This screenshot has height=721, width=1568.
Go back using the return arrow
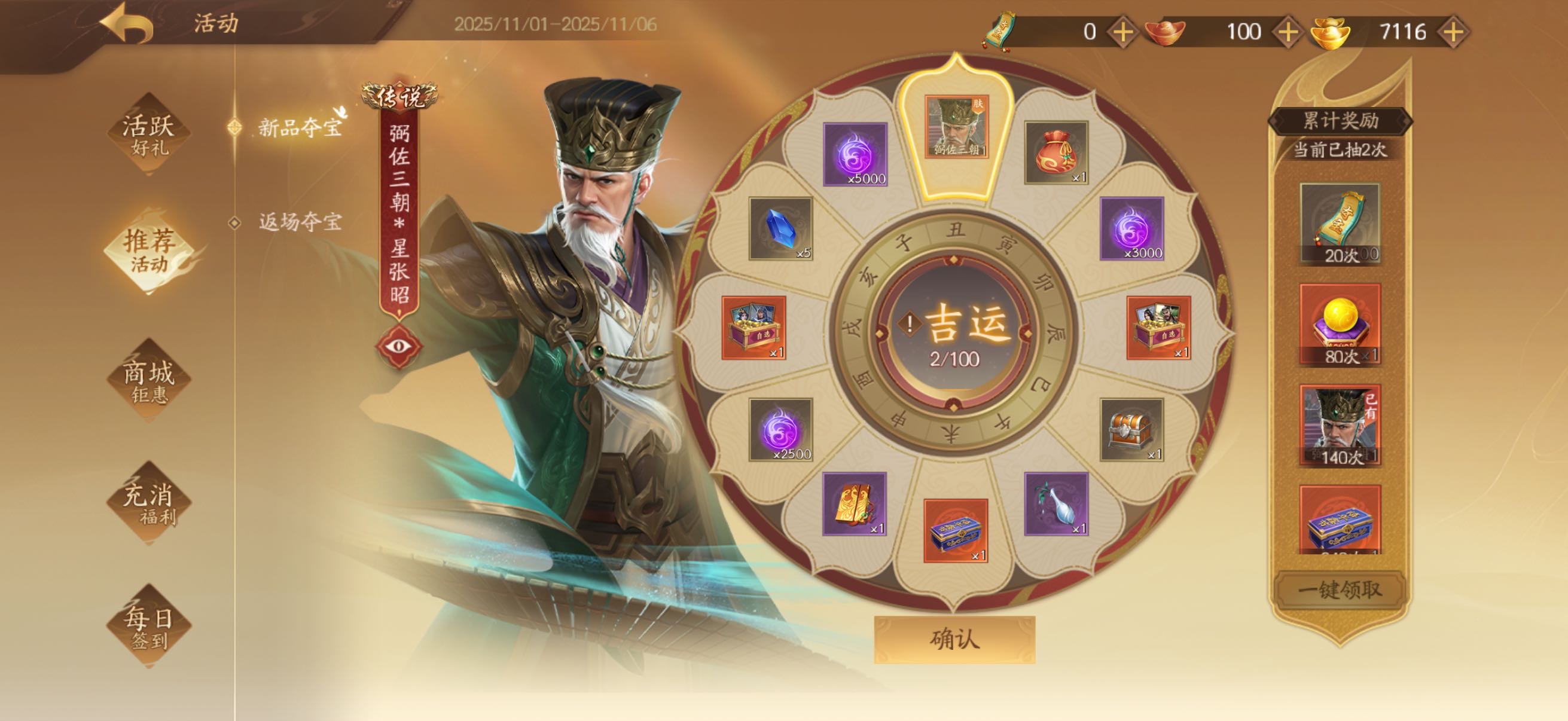coord(127,25)
